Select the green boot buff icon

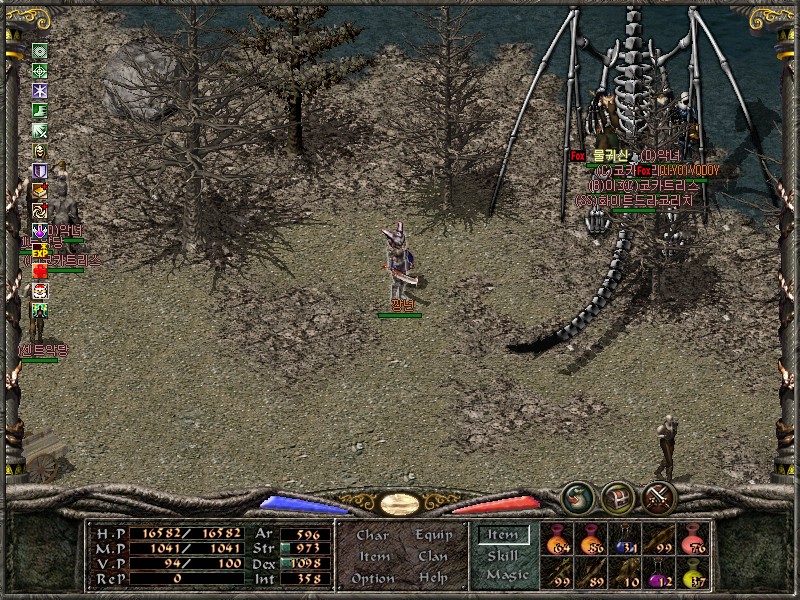(40, 110)
